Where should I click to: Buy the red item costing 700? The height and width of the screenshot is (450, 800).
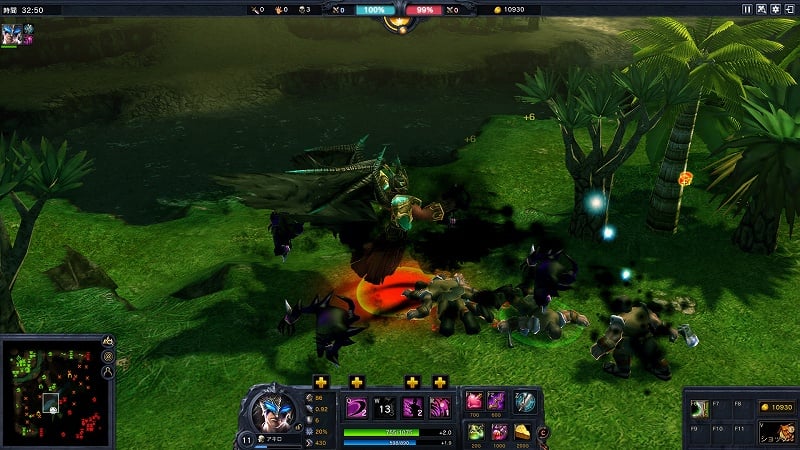pyautogui.click(x=474, y=401)
